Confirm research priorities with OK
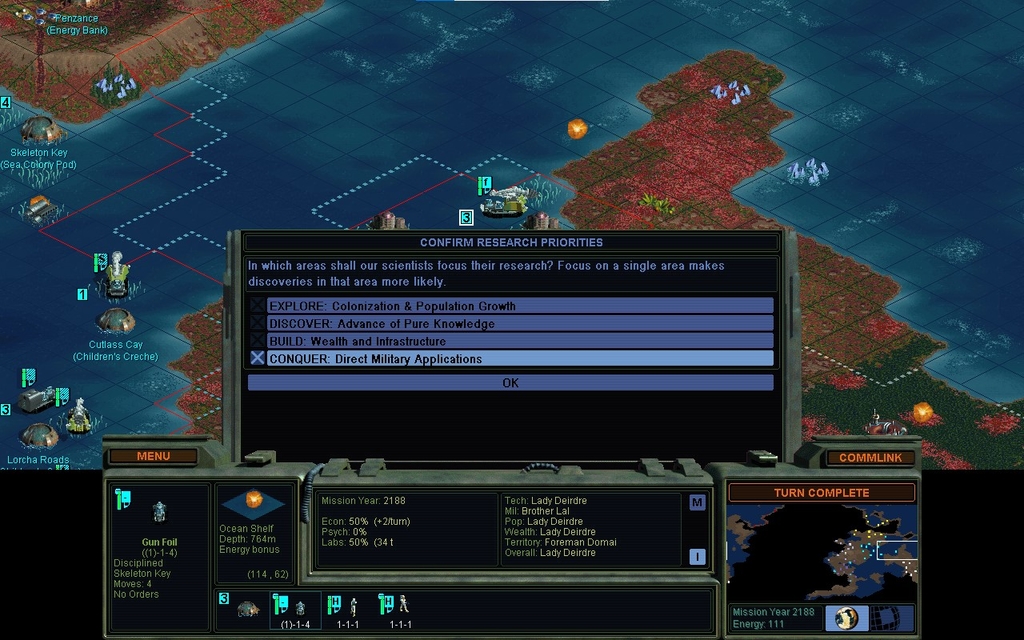The width and height of the screenshot is (1024, 640). point(510,383)
